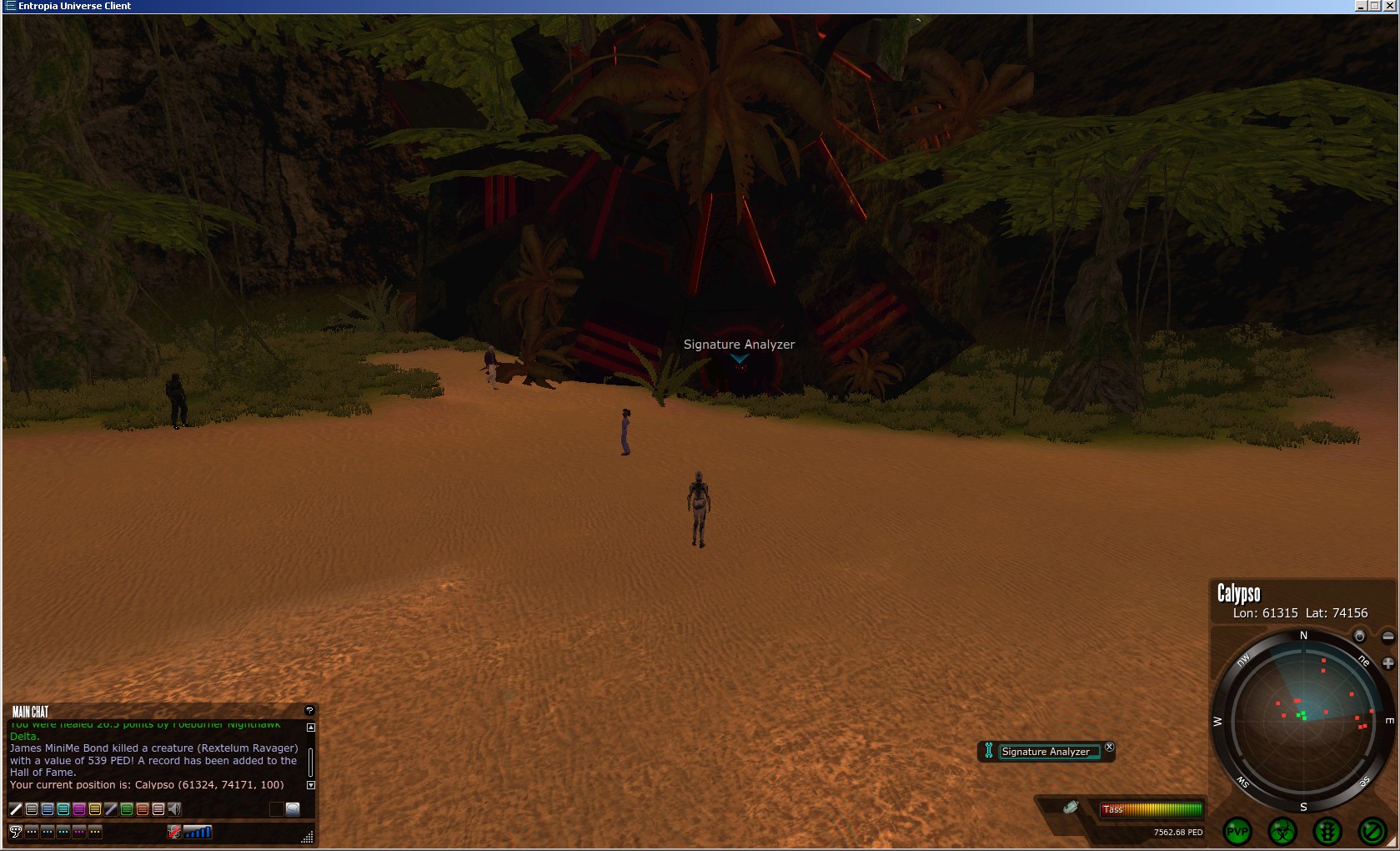
Task: Click the green biohazard status icon
Action: coord(1282,831)
